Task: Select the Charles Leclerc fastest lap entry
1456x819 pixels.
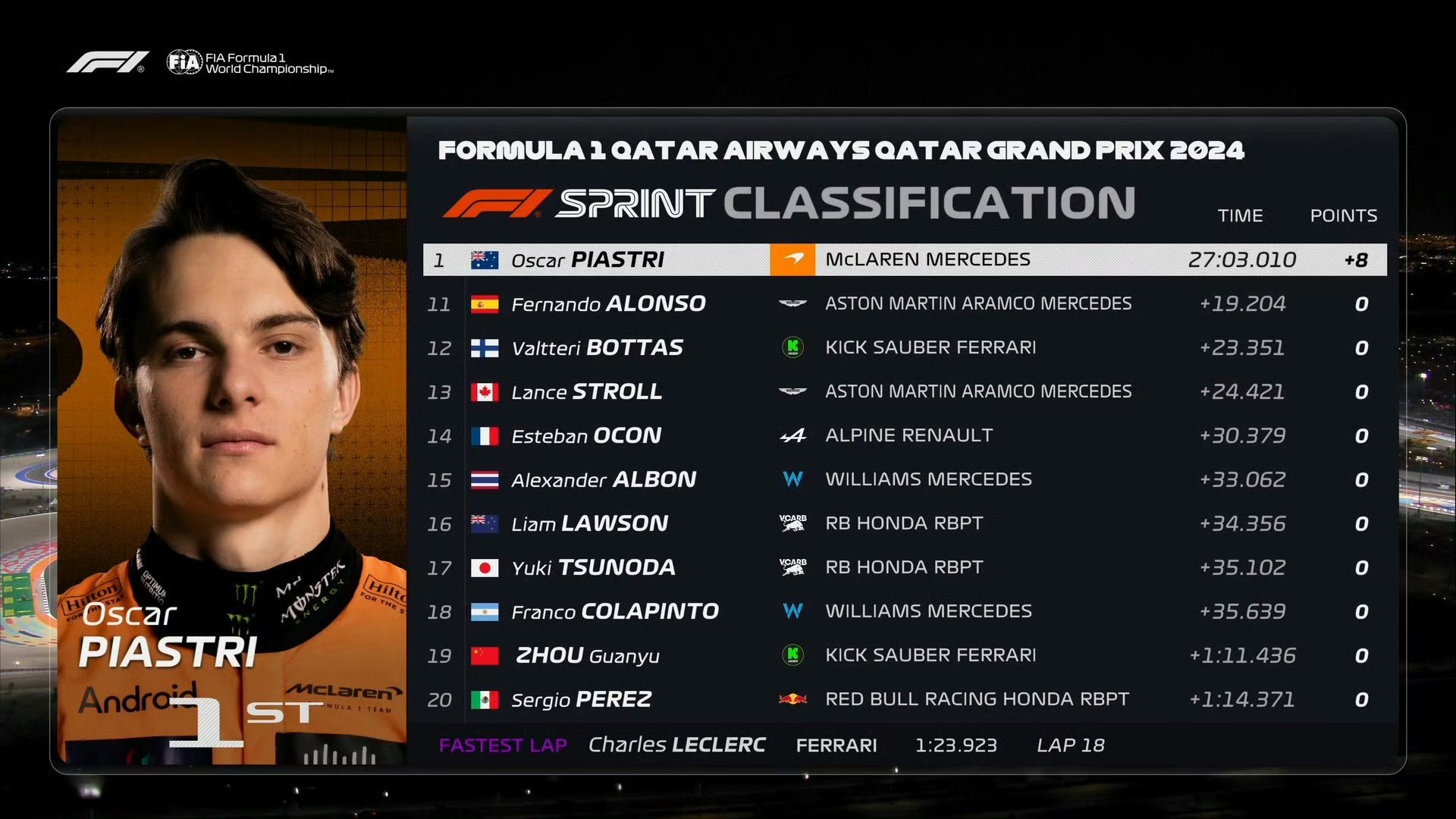Action: point(770,745)
